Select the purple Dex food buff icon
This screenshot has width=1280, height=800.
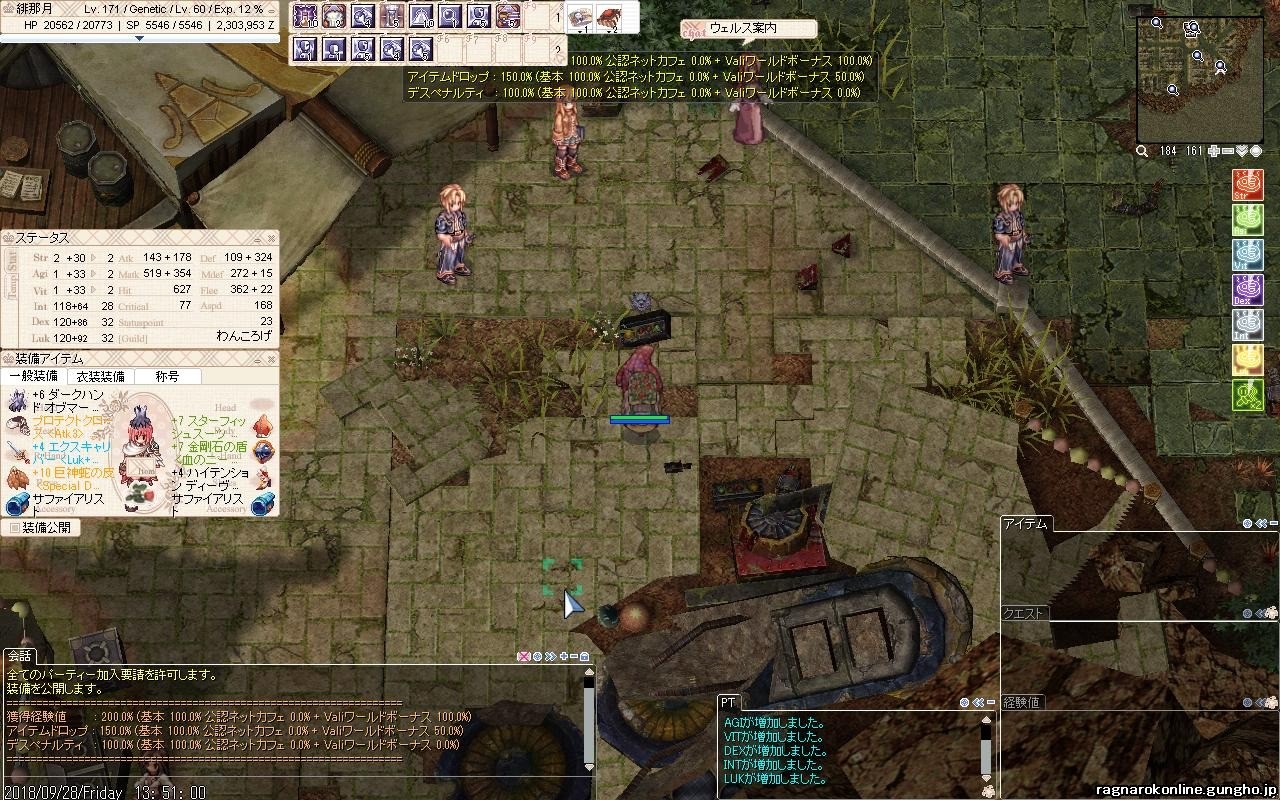pyautogui.click(x=1247, y=290)
